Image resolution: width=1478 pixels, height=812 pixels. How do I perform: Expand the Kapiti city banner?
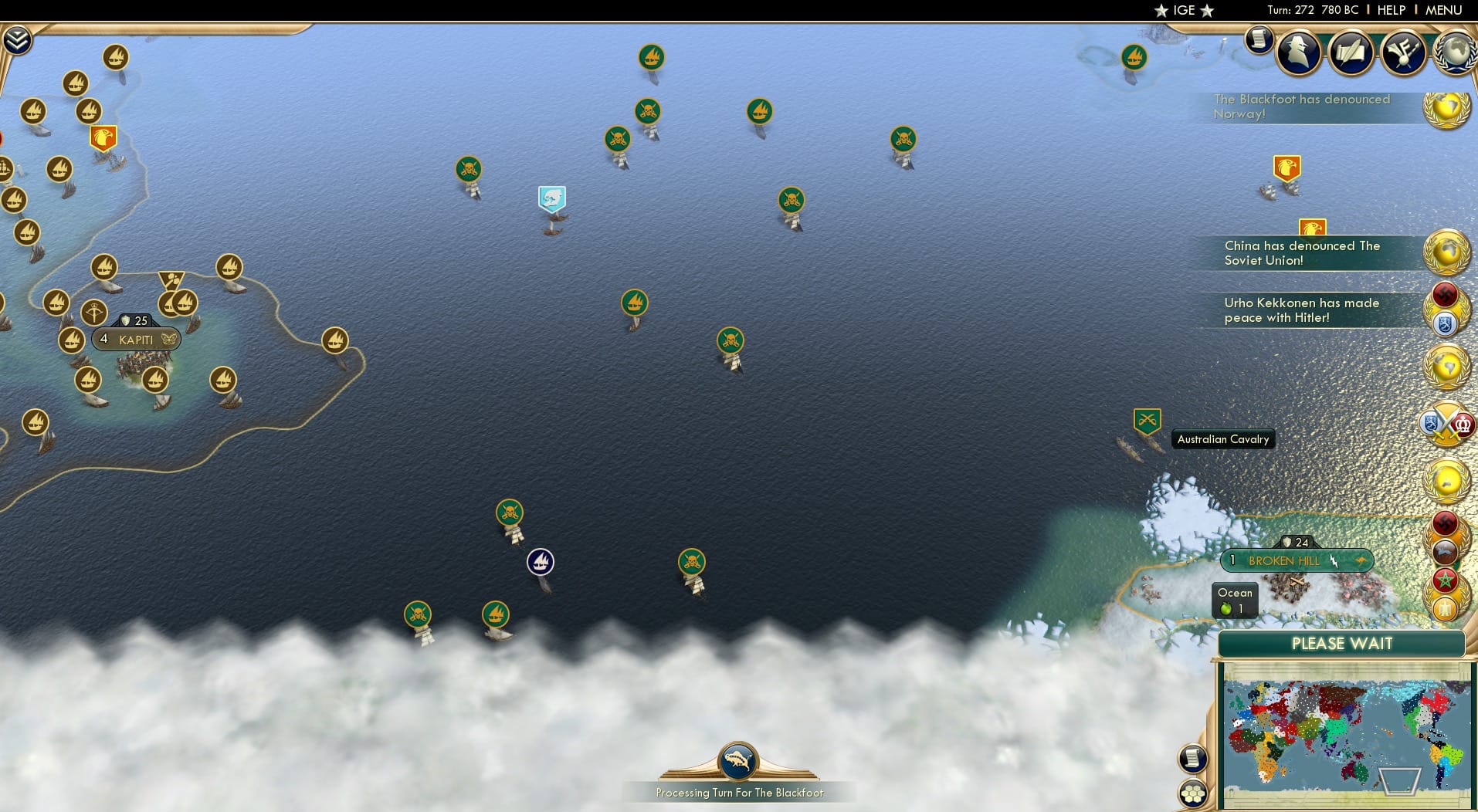(135, 339)
